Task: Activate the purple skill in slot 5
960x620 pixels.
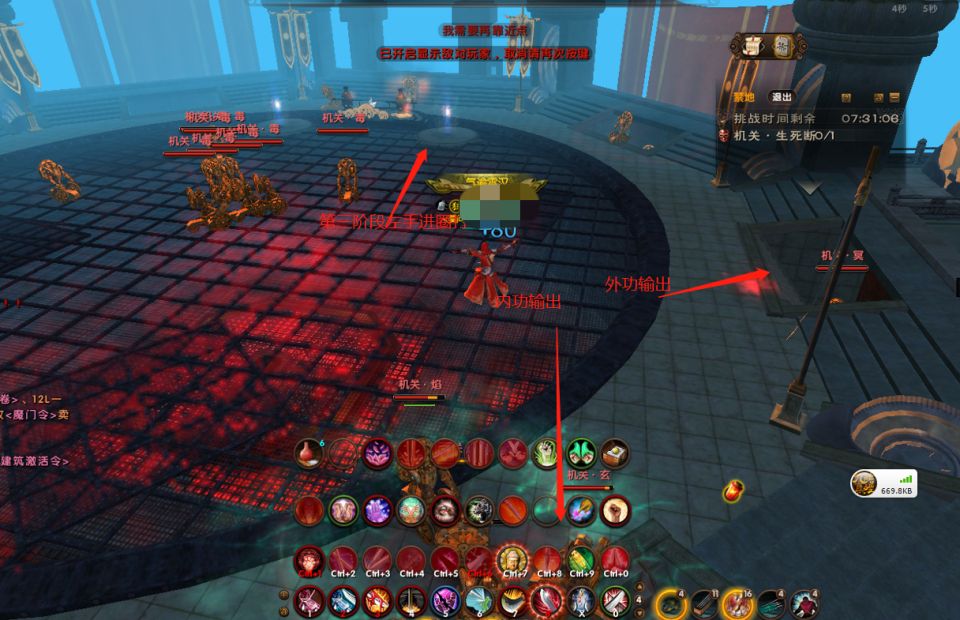Action: click(445, 601)
